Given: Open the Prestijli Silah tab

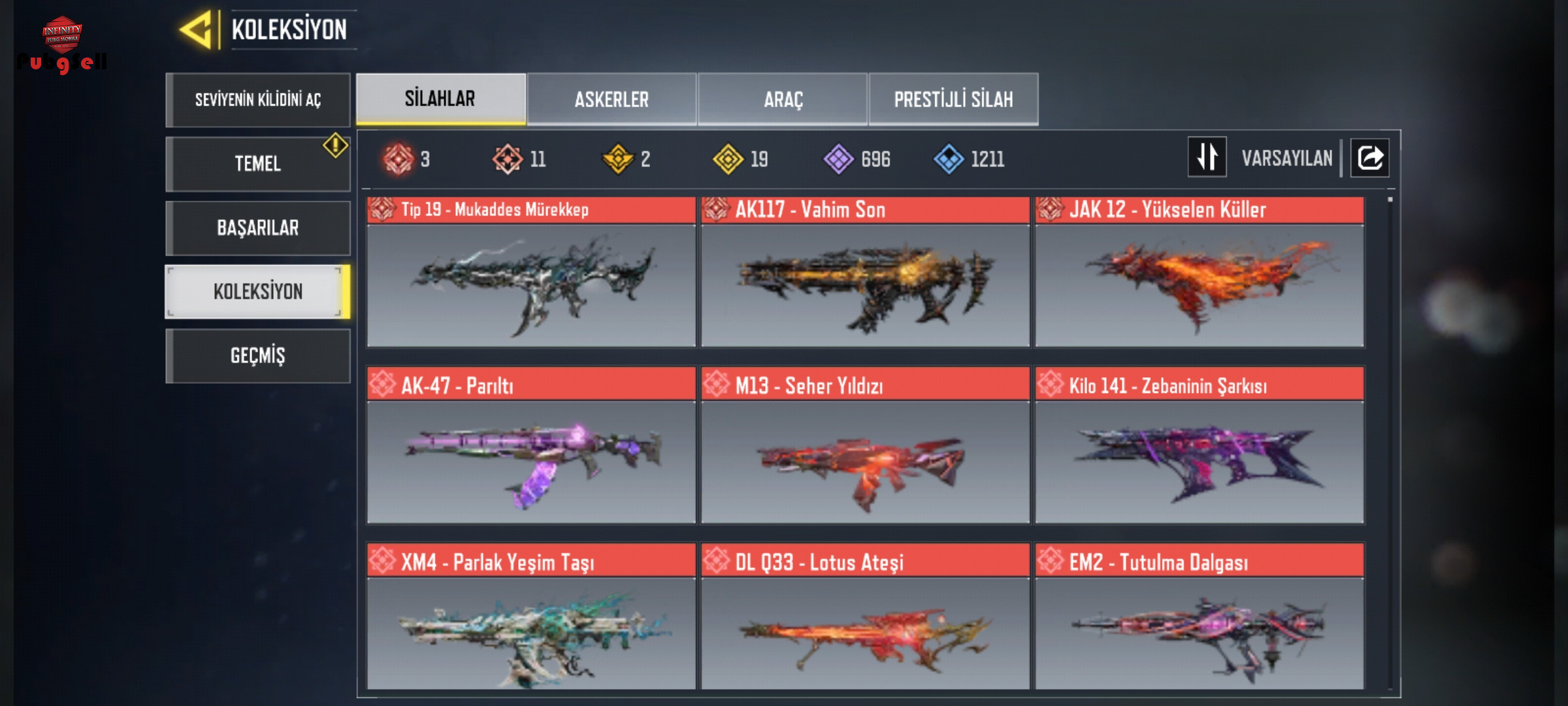Looking at the screenshot, I should click(x=953, y=99).
